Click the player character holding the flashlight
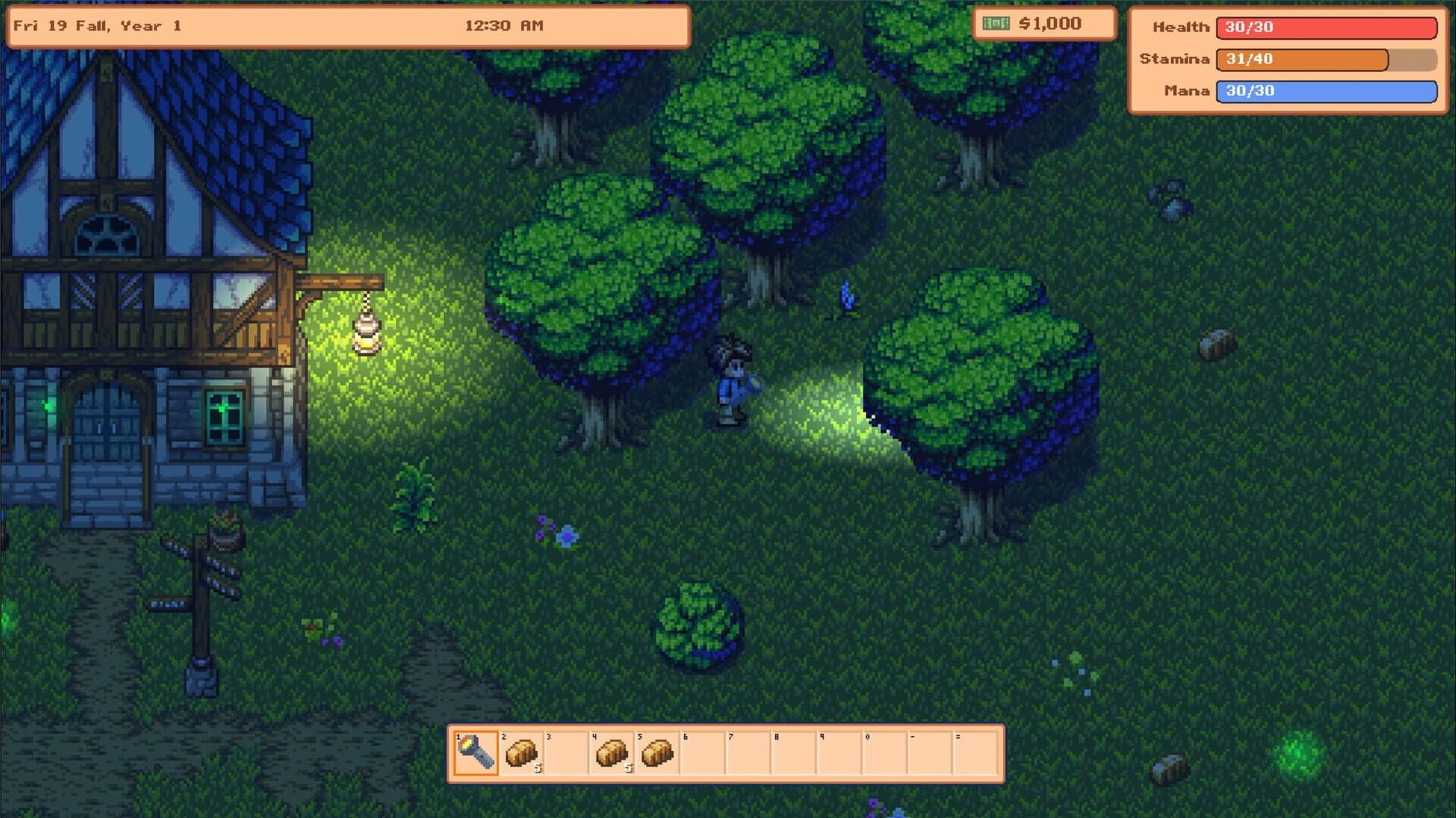Image resolution: width=1456 pixels, height=818 pixels. point(730,379)
